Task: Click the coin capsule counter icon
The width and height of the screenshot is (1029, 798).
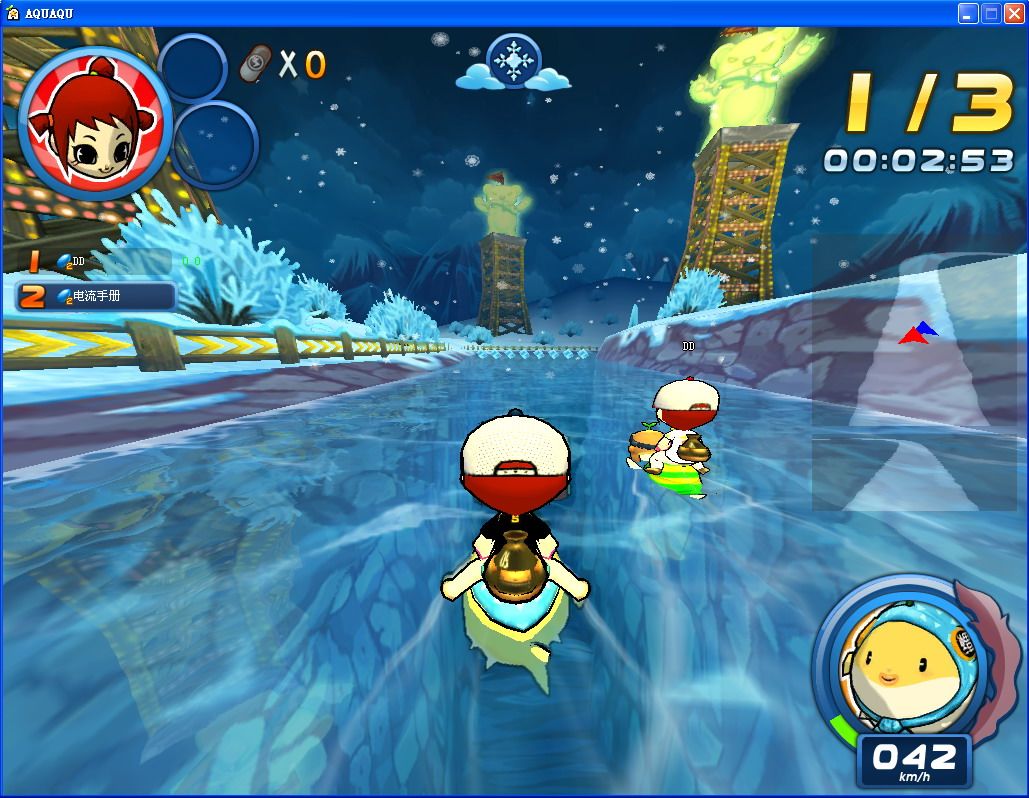Action: pos(258,65)
